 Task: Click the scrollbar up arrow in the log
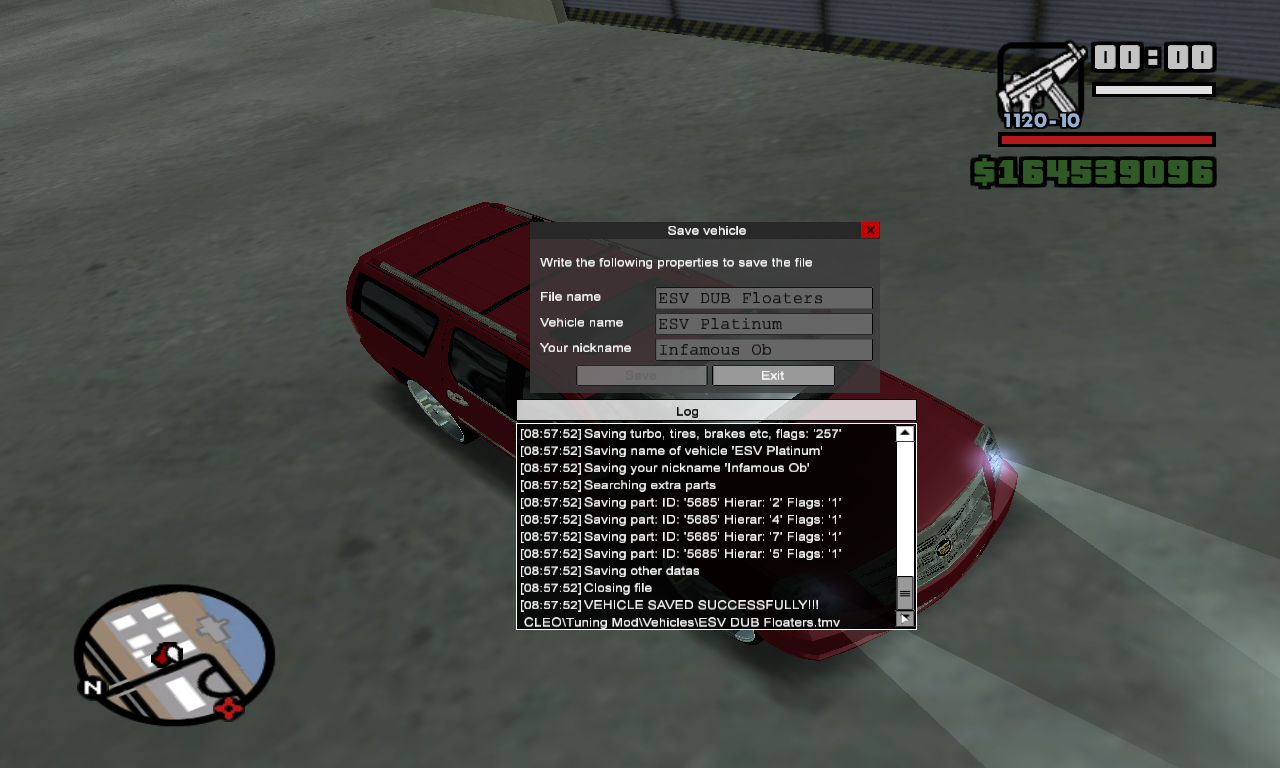pos(904,432)
